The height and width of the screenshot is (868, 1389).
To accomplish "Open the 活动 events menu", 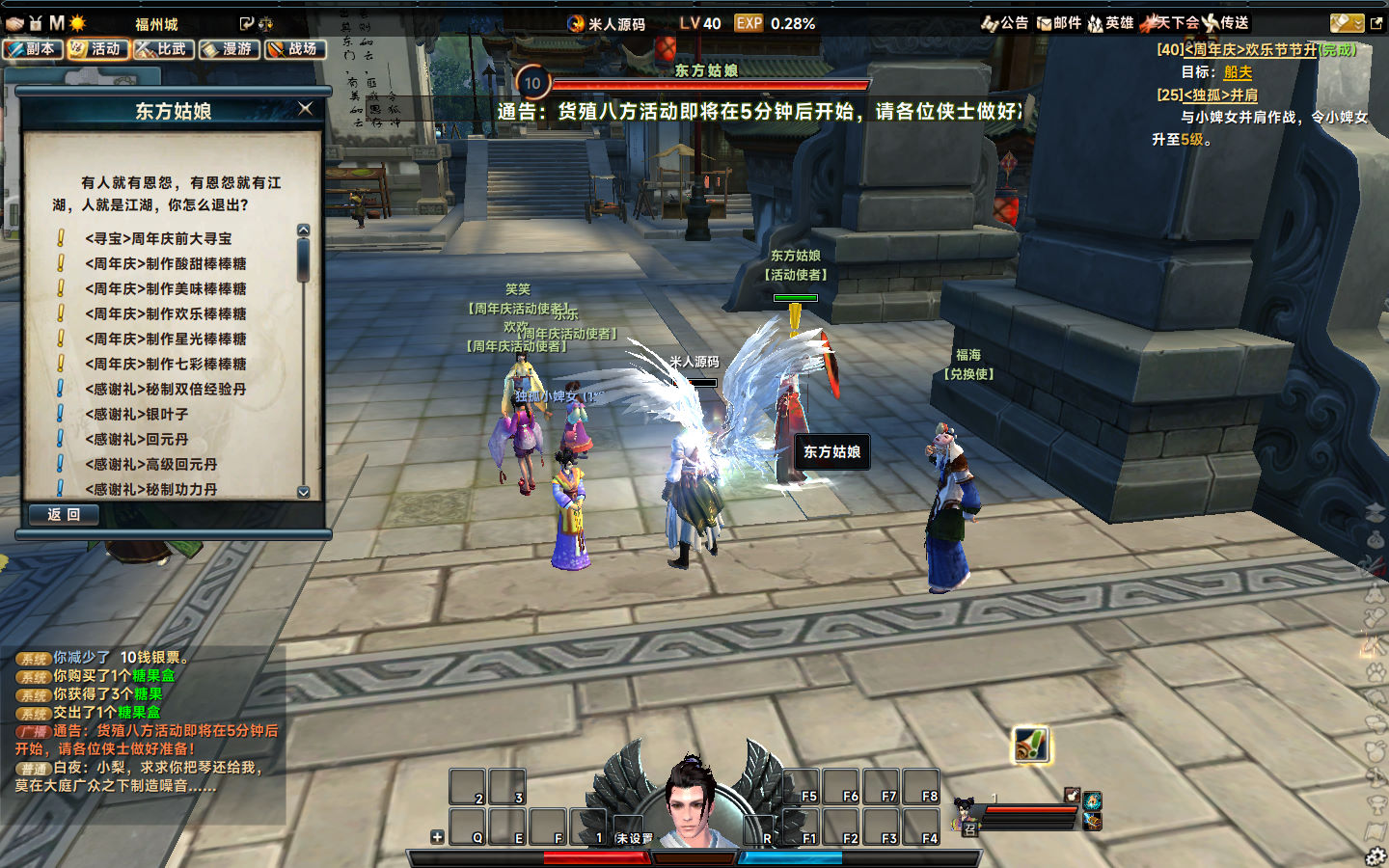I will pos(97,49).
